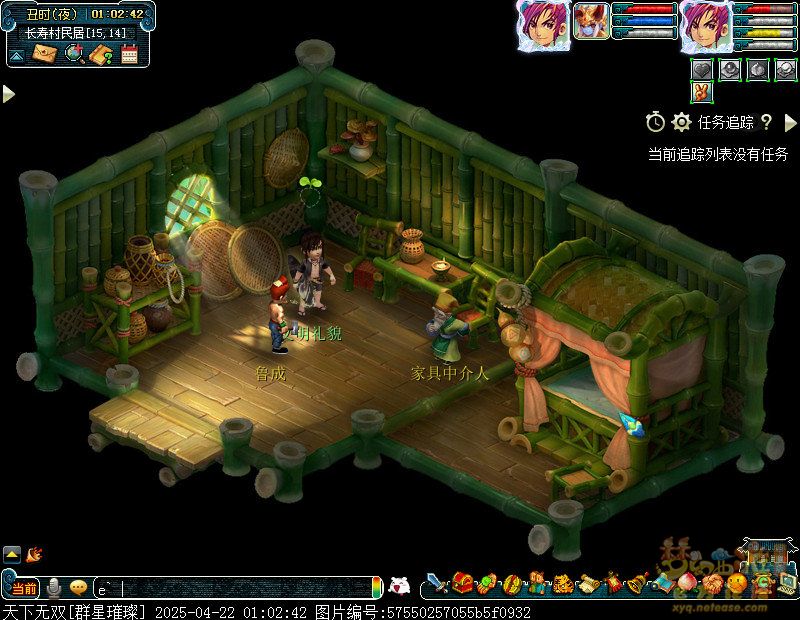Collapse the time and location panel

(17, 56)
